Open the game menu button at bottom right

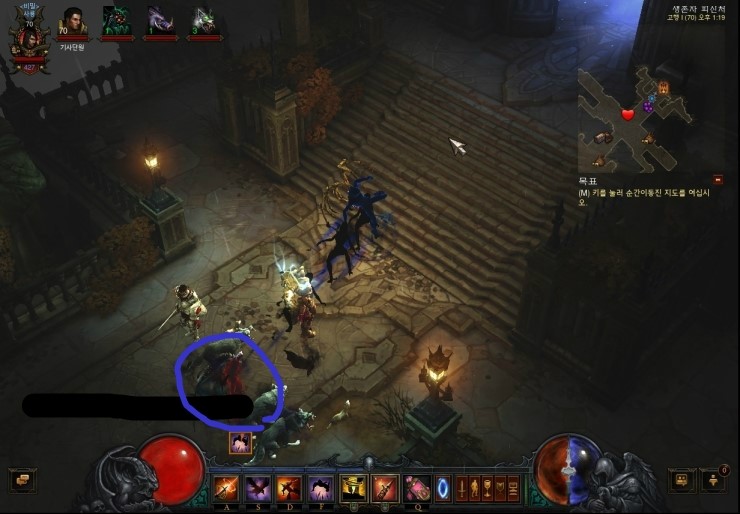(683, 480)
